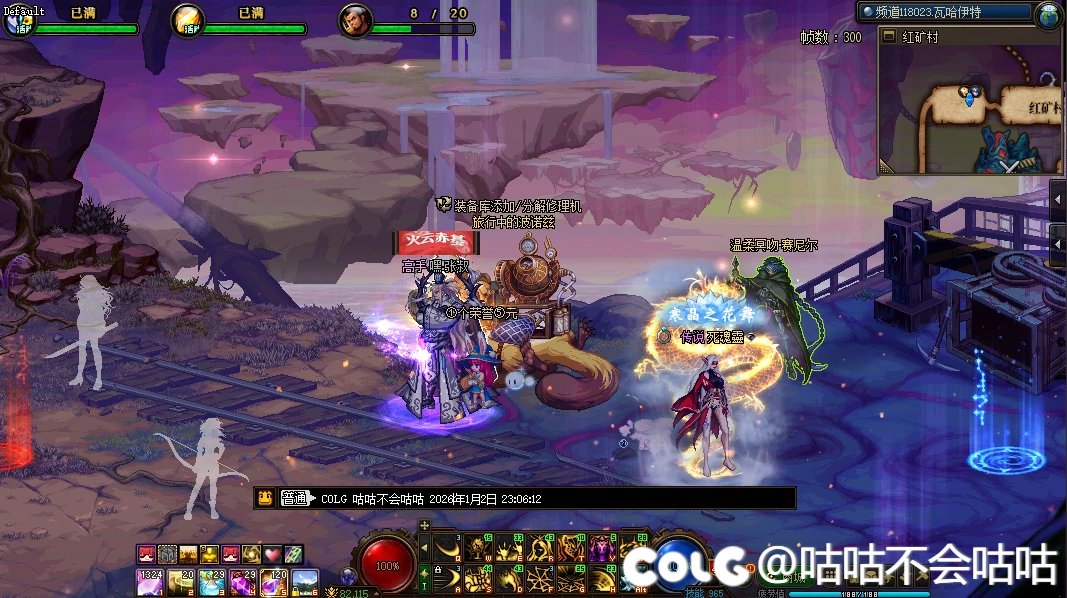Use the purple crystal in quick slot 5
Viewport: 1067px width, 598px height.
(273, 581)
